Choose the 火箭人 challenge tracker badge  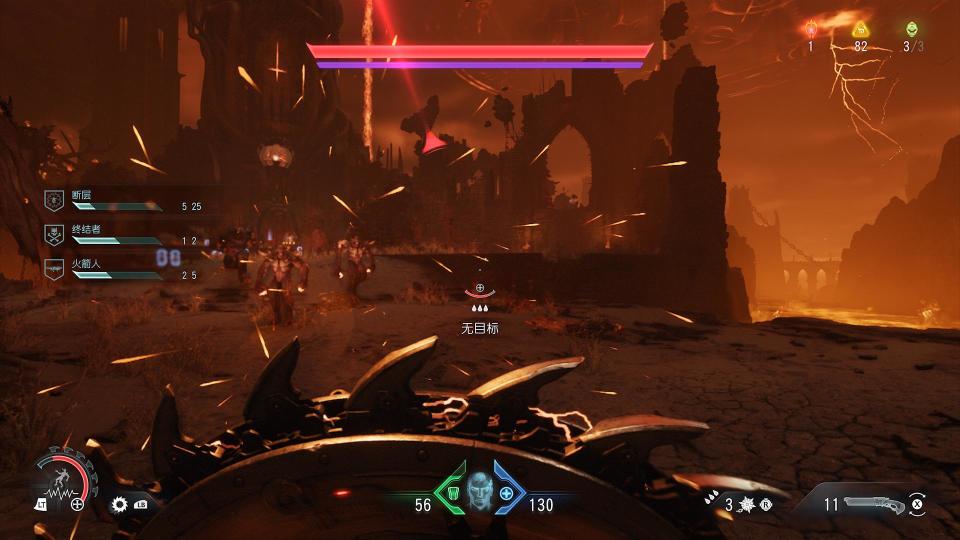54,267
